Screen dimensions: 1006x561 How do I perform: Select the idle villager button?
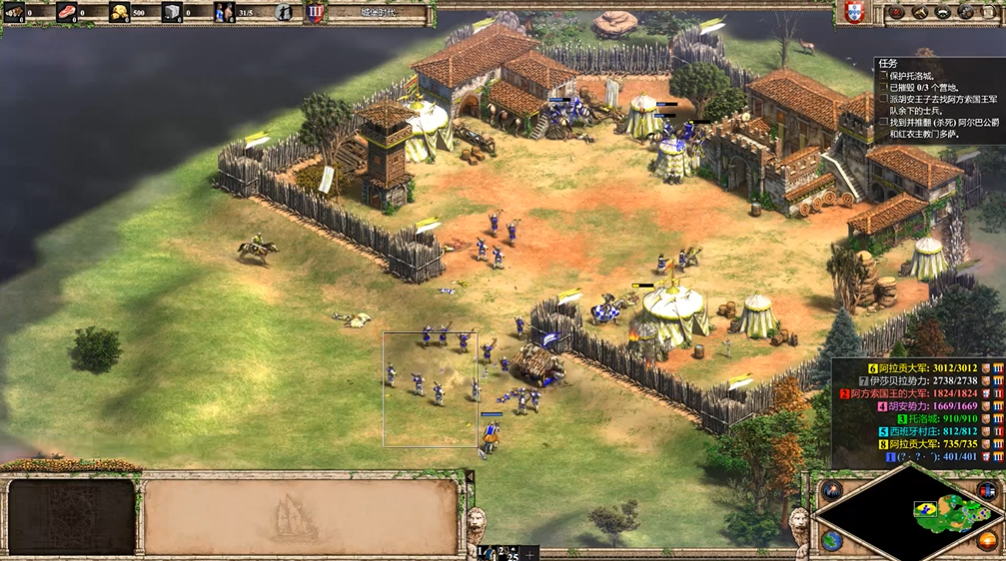coord(284,13)
